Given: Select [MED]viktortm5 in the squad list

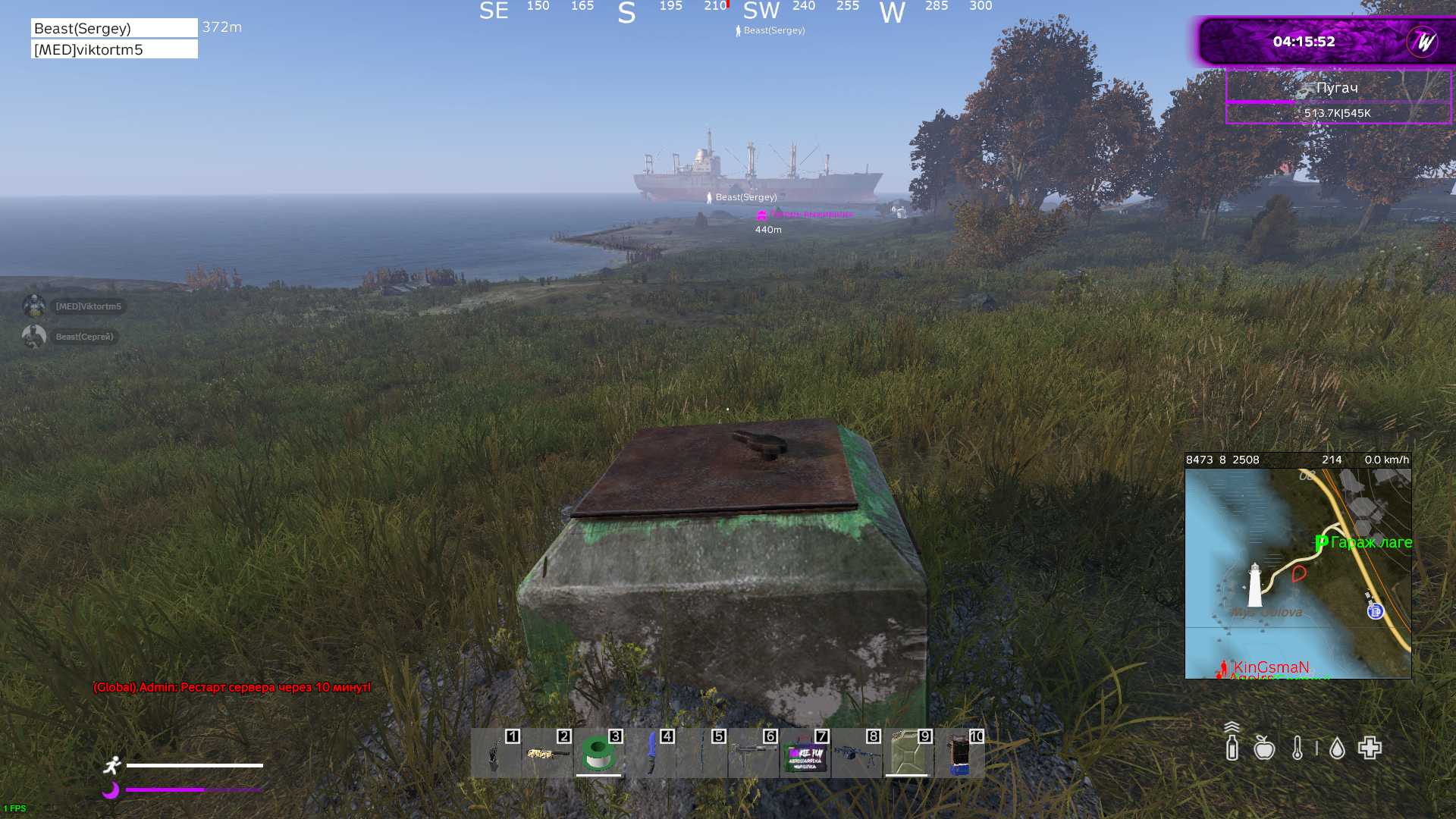Looking at the screenshot, I should click(115, 49).
